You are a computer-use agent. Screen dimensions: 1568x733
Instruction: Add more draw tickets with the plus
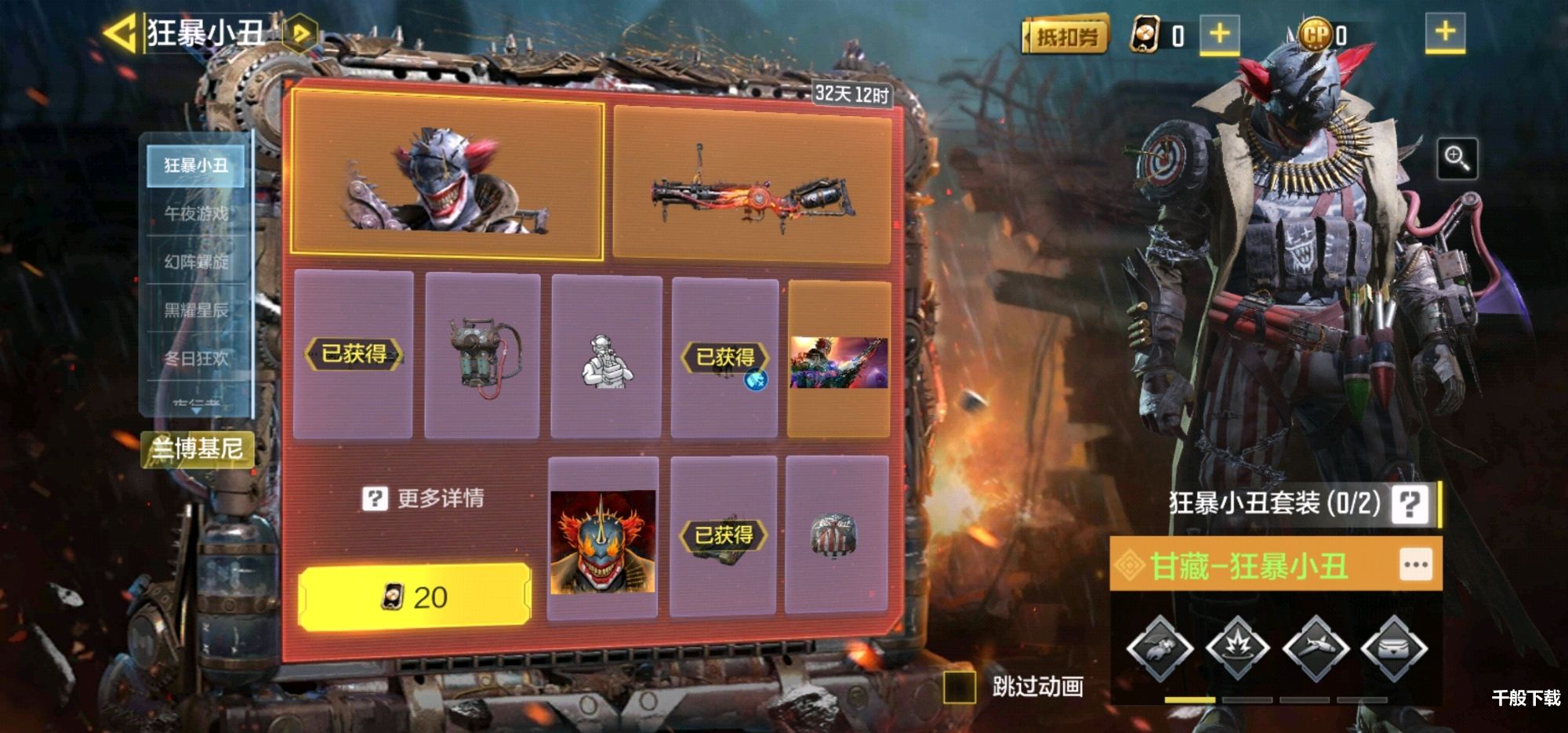[x=1219, y=34]
